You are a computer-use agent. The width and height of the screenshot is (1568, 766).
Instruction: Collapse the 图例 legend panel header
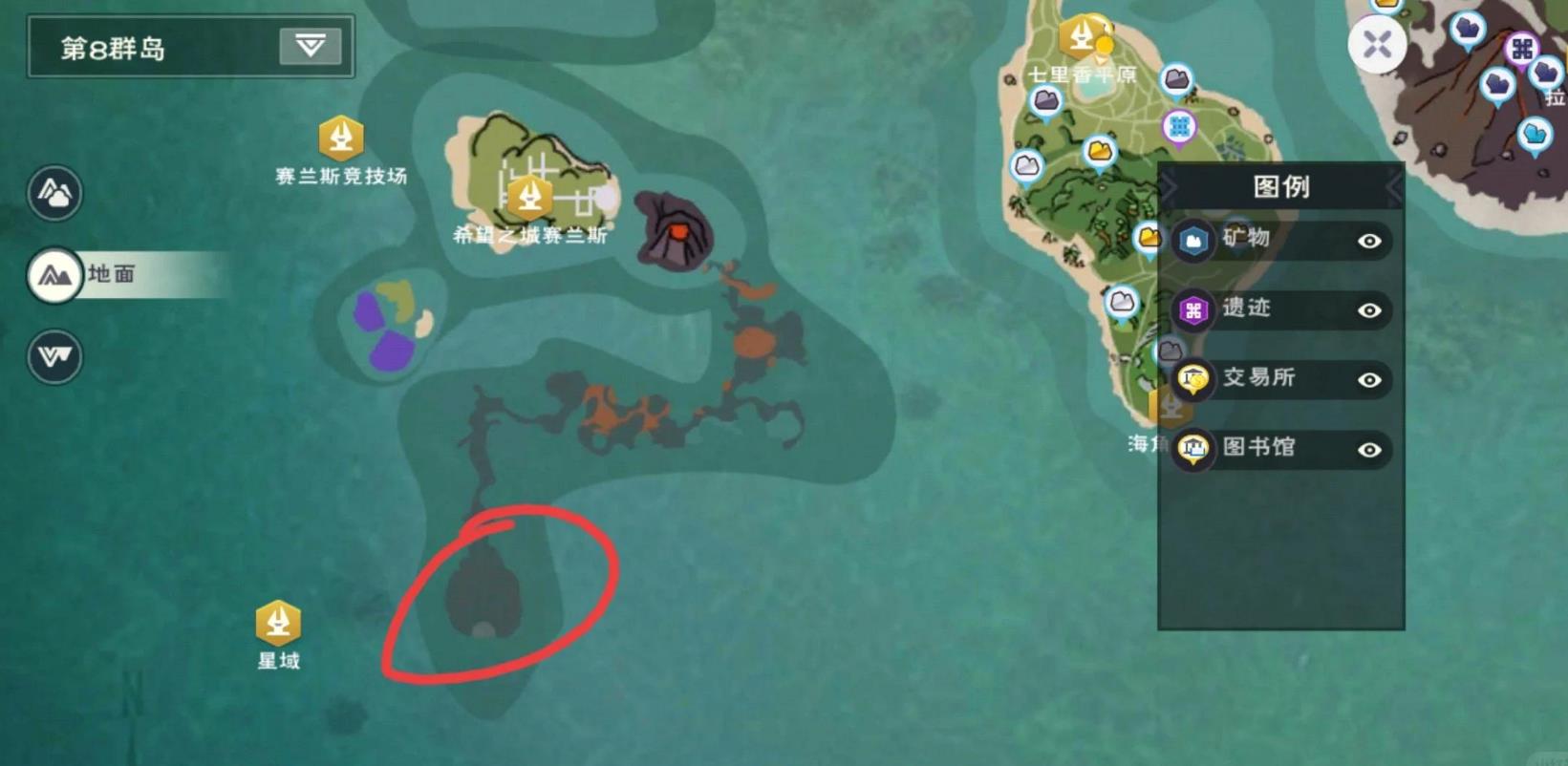click(1280, 186)
